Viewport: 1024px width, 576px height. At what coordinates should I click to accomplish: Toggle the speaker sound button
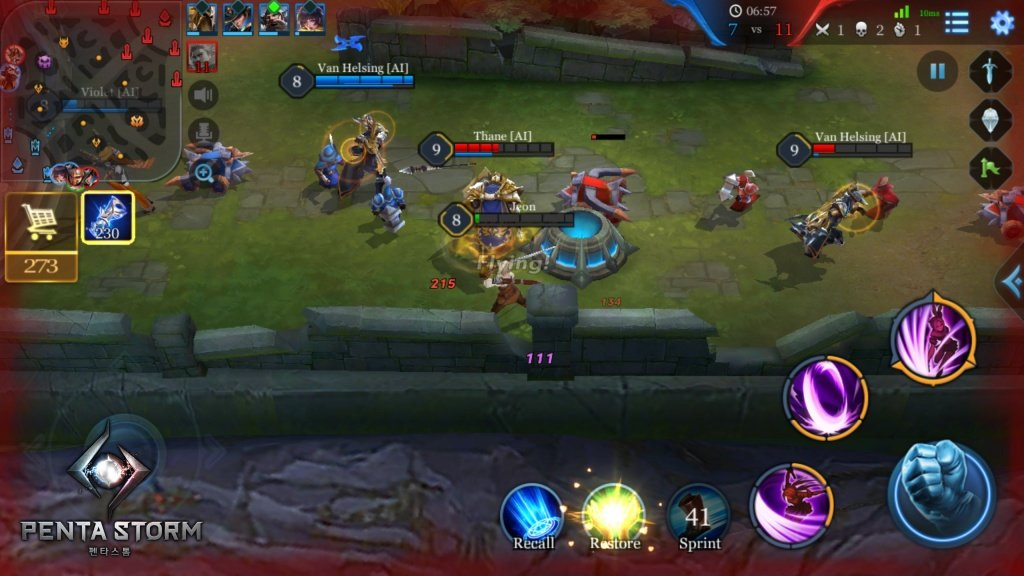203,95
